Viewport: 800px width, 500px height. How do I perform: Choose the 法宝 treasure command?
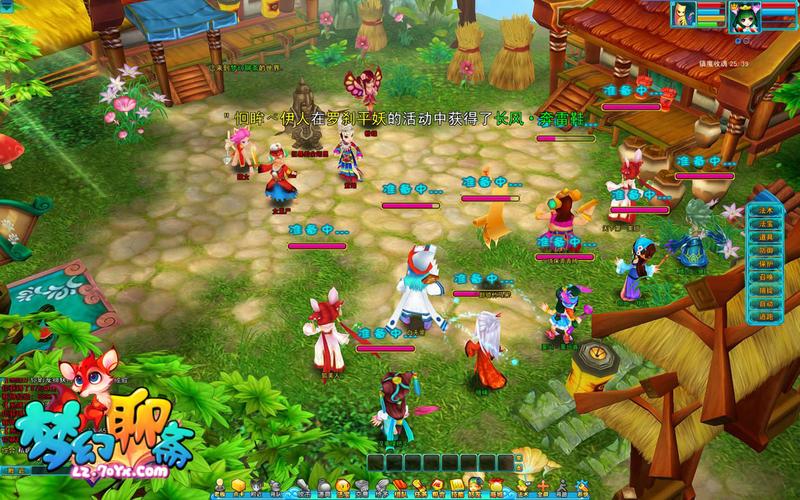coord(765,224)
